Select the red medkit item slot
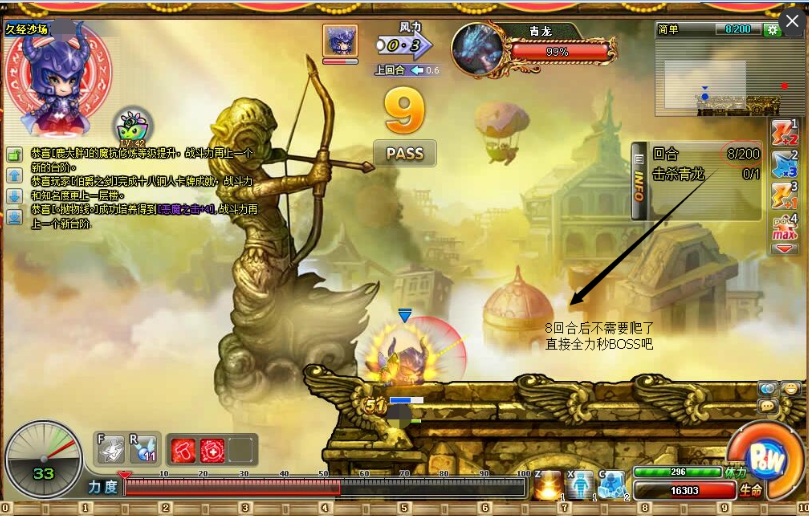The width and height of the screenshot is (809, 516). [x=212, y=450]
